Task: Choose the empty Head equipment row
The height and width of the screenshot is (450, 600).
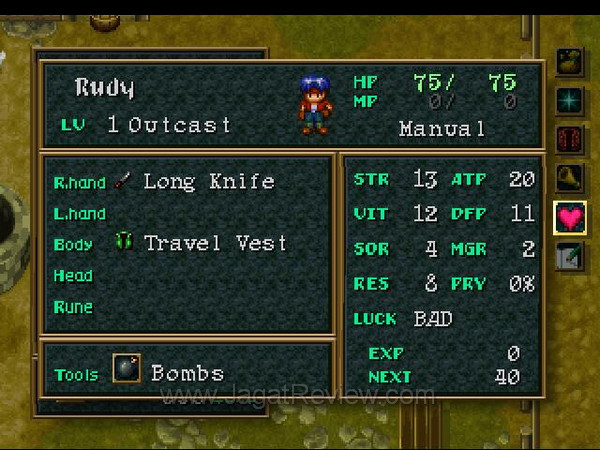Action: point(190,275)
